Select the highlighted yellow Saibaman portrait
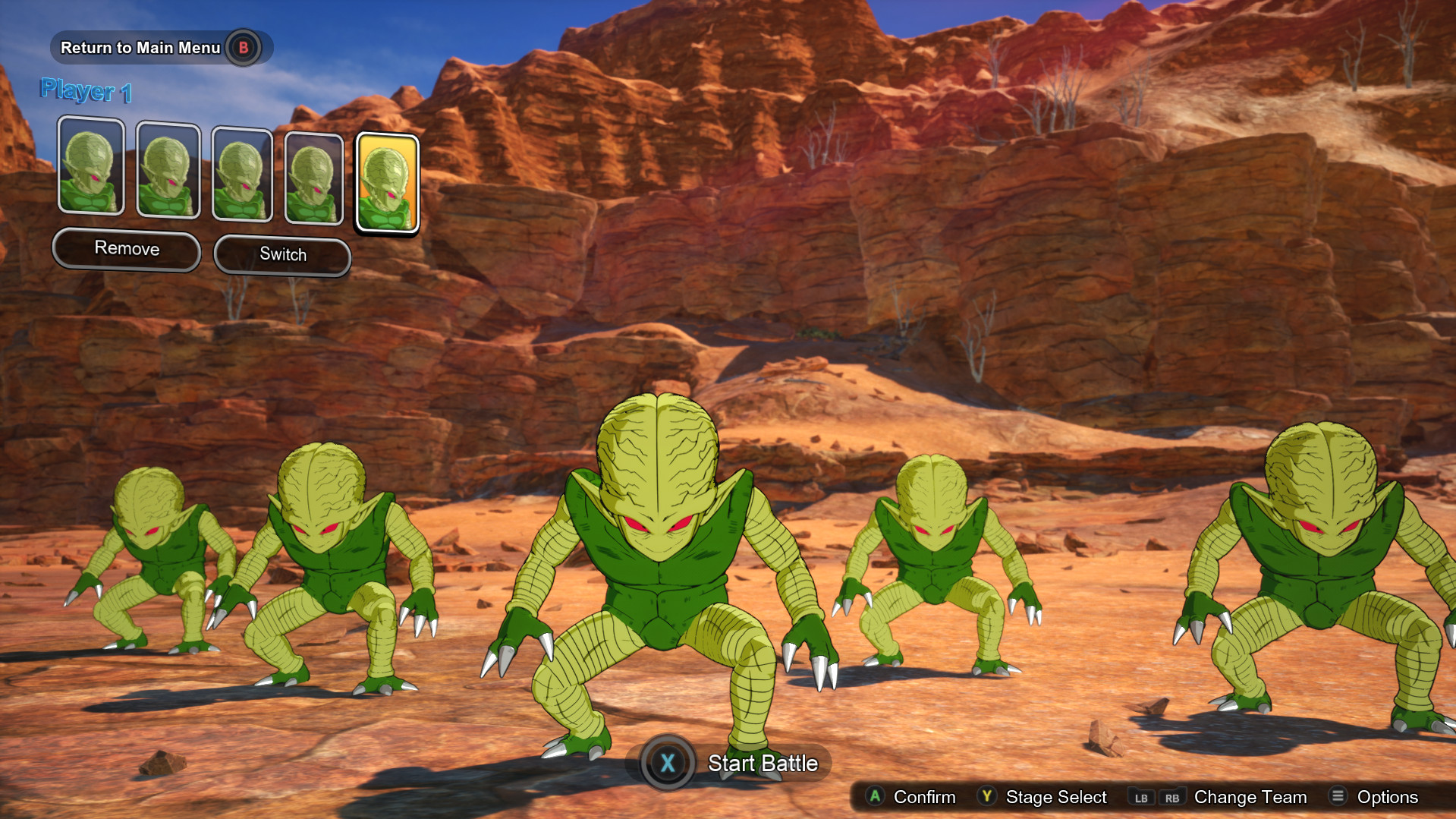This screenshot has height=819, width=1456. click(x=387, y=182)
